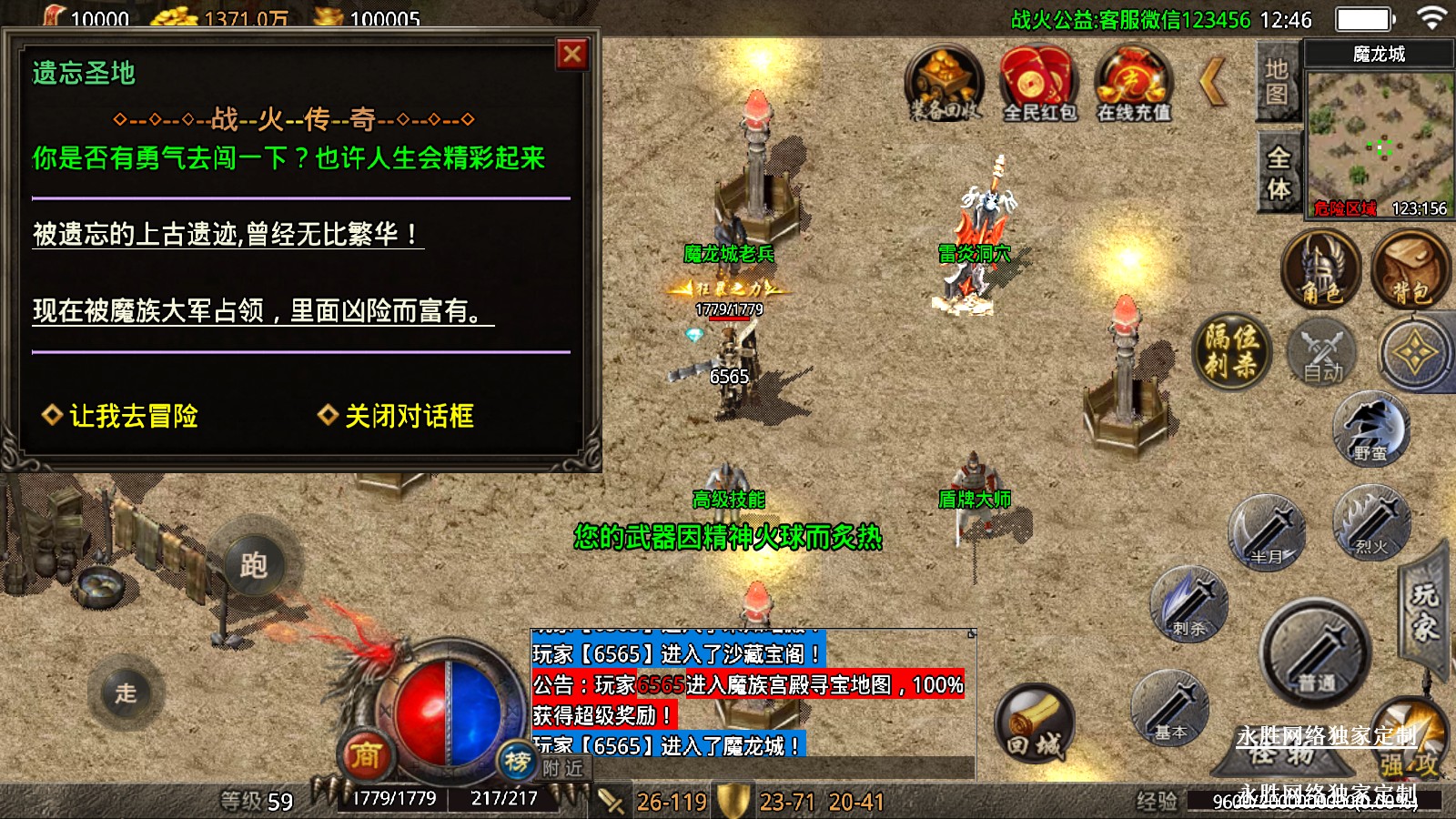Open the 地图 map tab
Viewport: 1456px width, 819px height.
point(1277,82)
